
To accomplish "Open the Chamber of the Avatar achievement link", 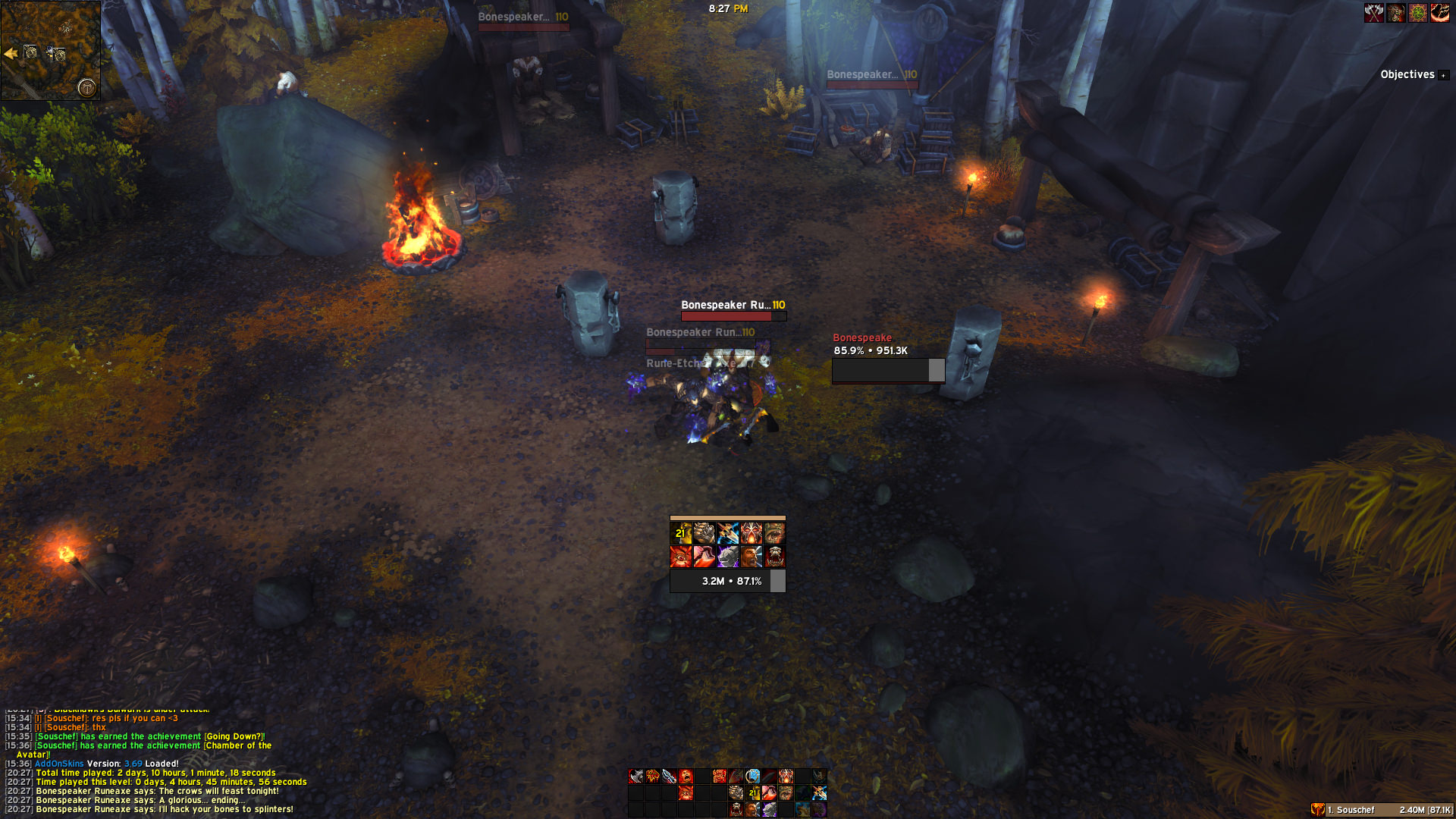I will (x=237, y=745).
